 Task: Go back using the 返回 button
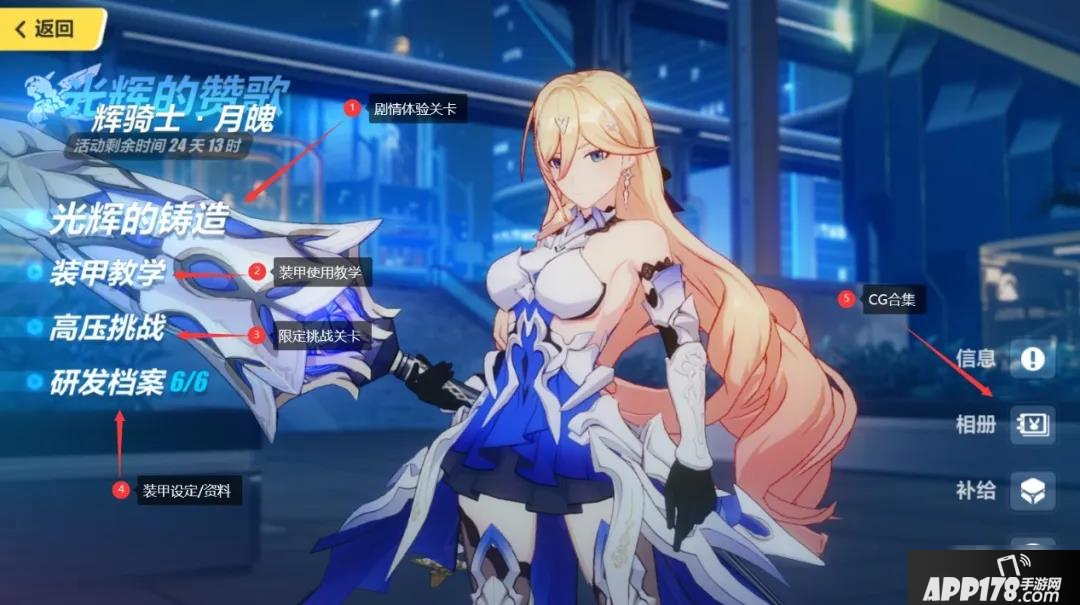(48, 28)
